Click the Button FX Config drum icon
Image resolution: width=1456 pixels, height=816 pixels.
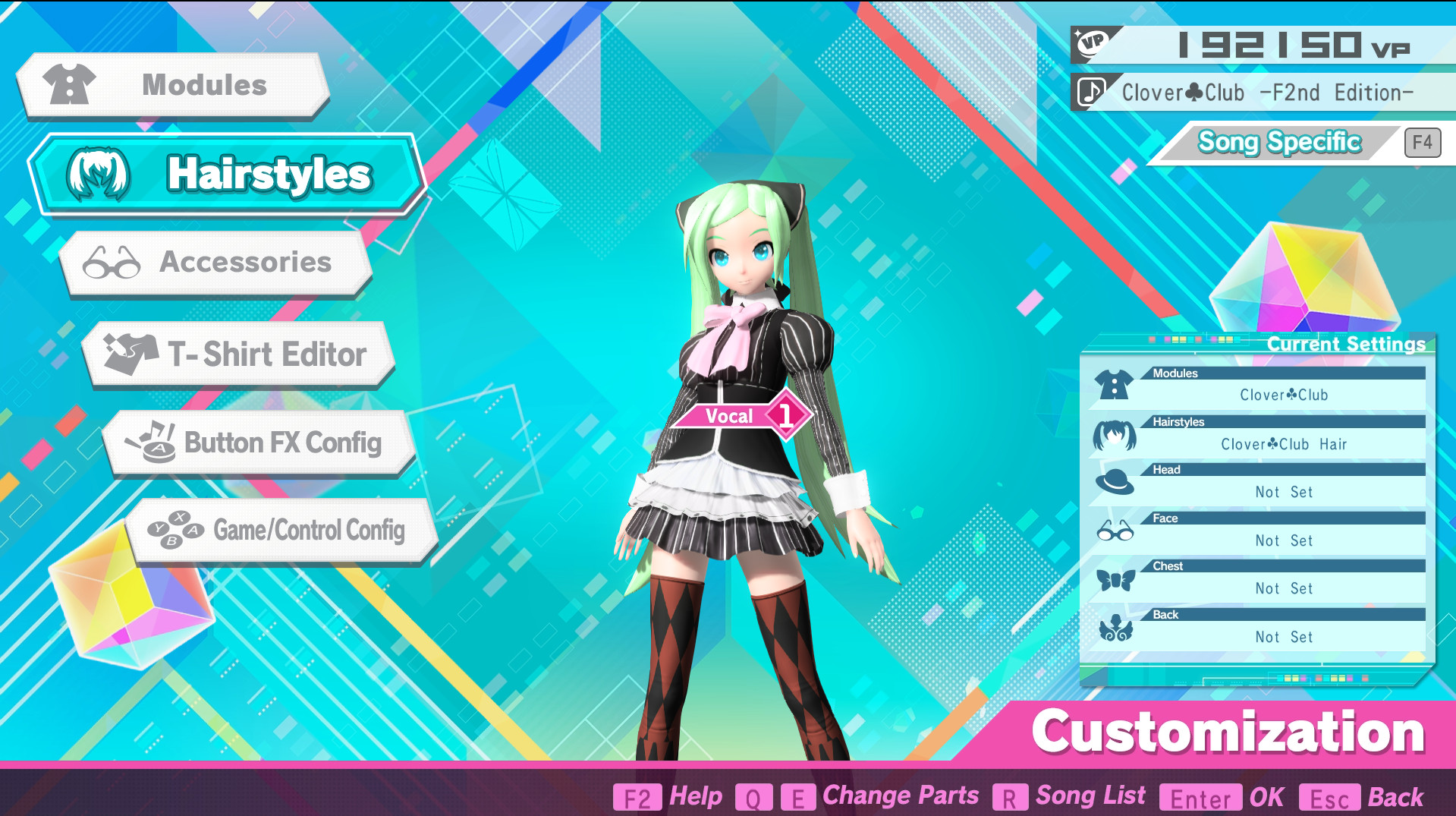tap(153, 443)
